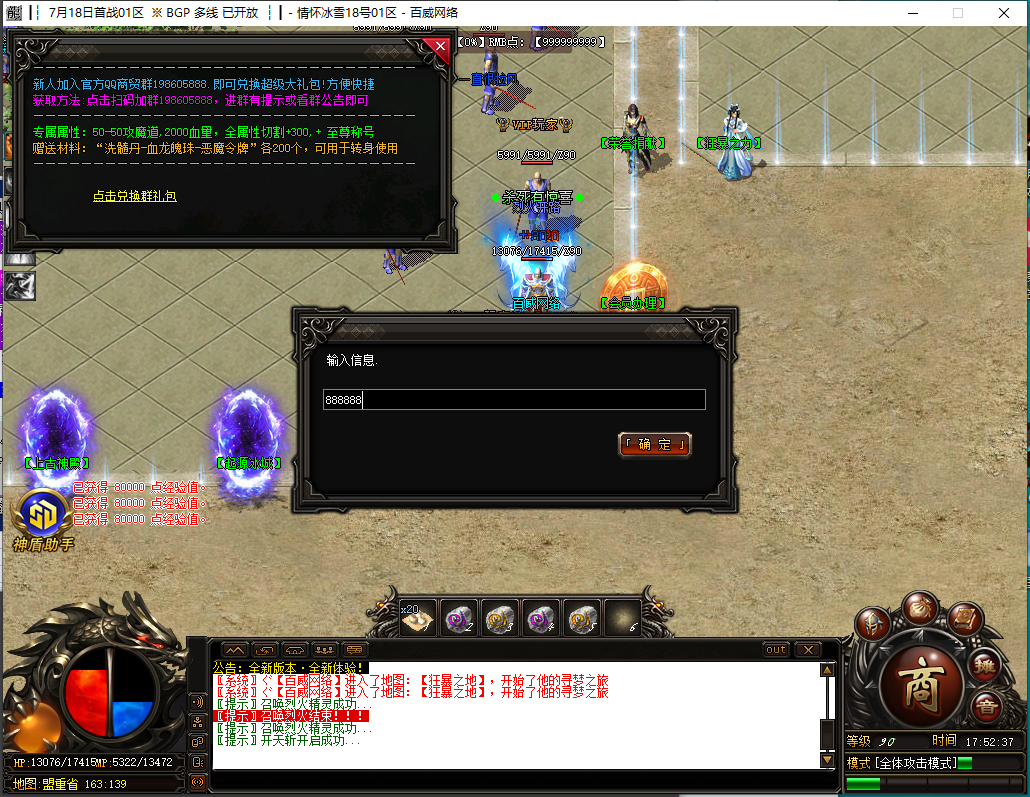Close the chat window with its X button
The height and width of the screenshot is (797, 1030).
coord(806,650)
